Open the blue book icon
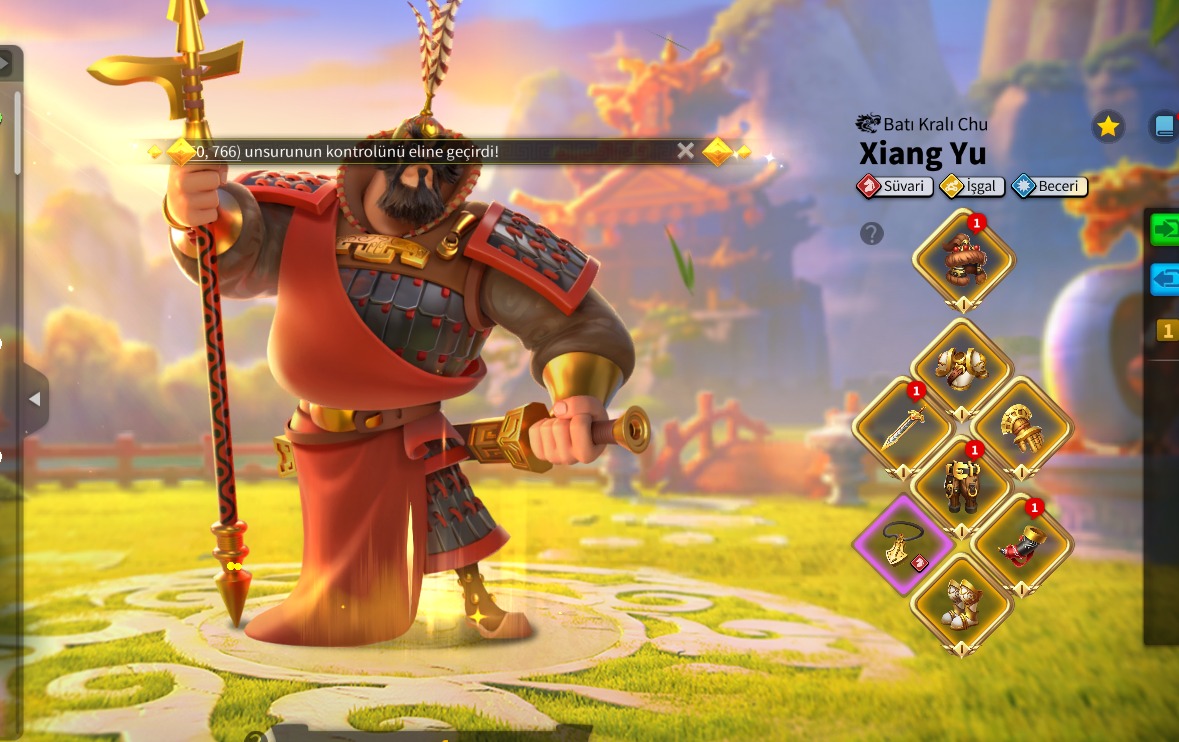 coord(1164,126)
